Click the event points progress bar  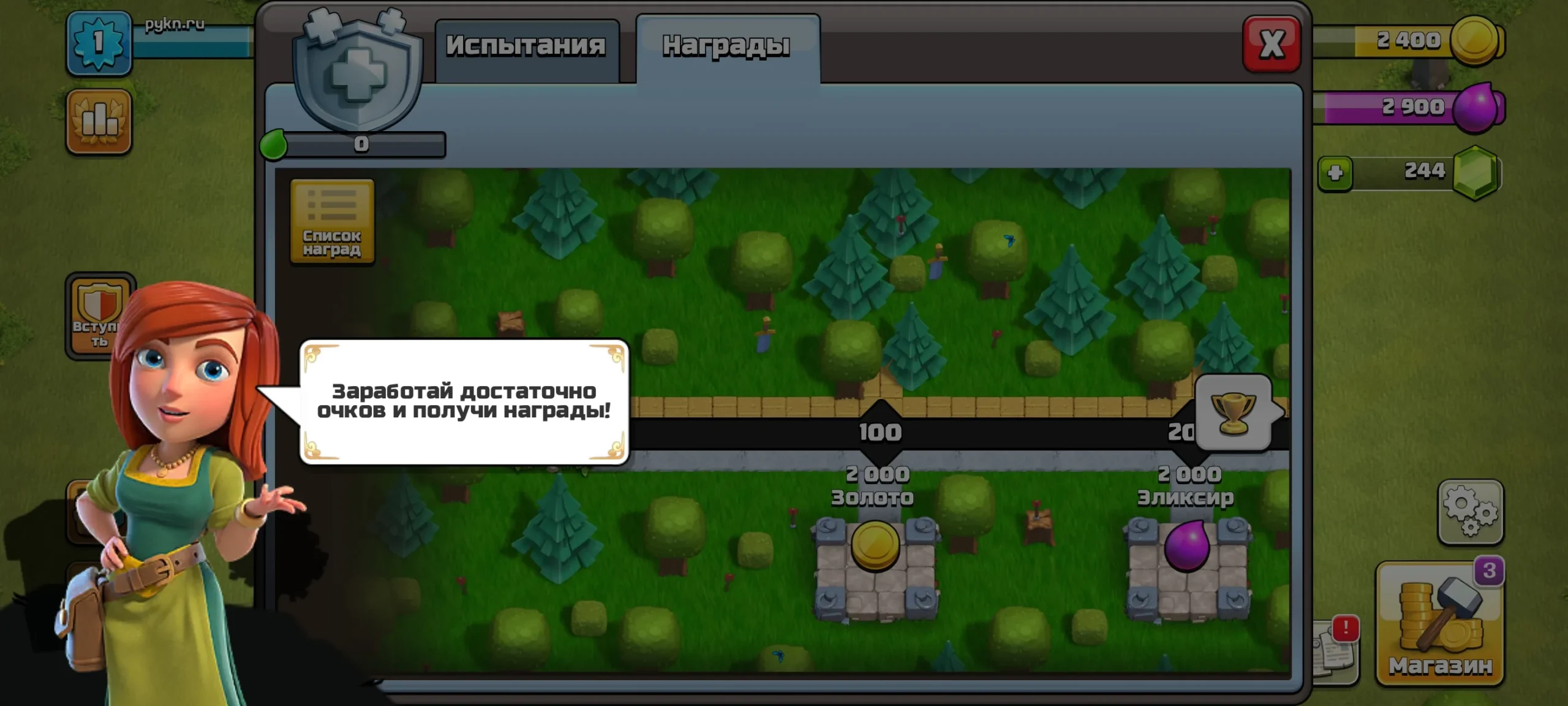361,144
